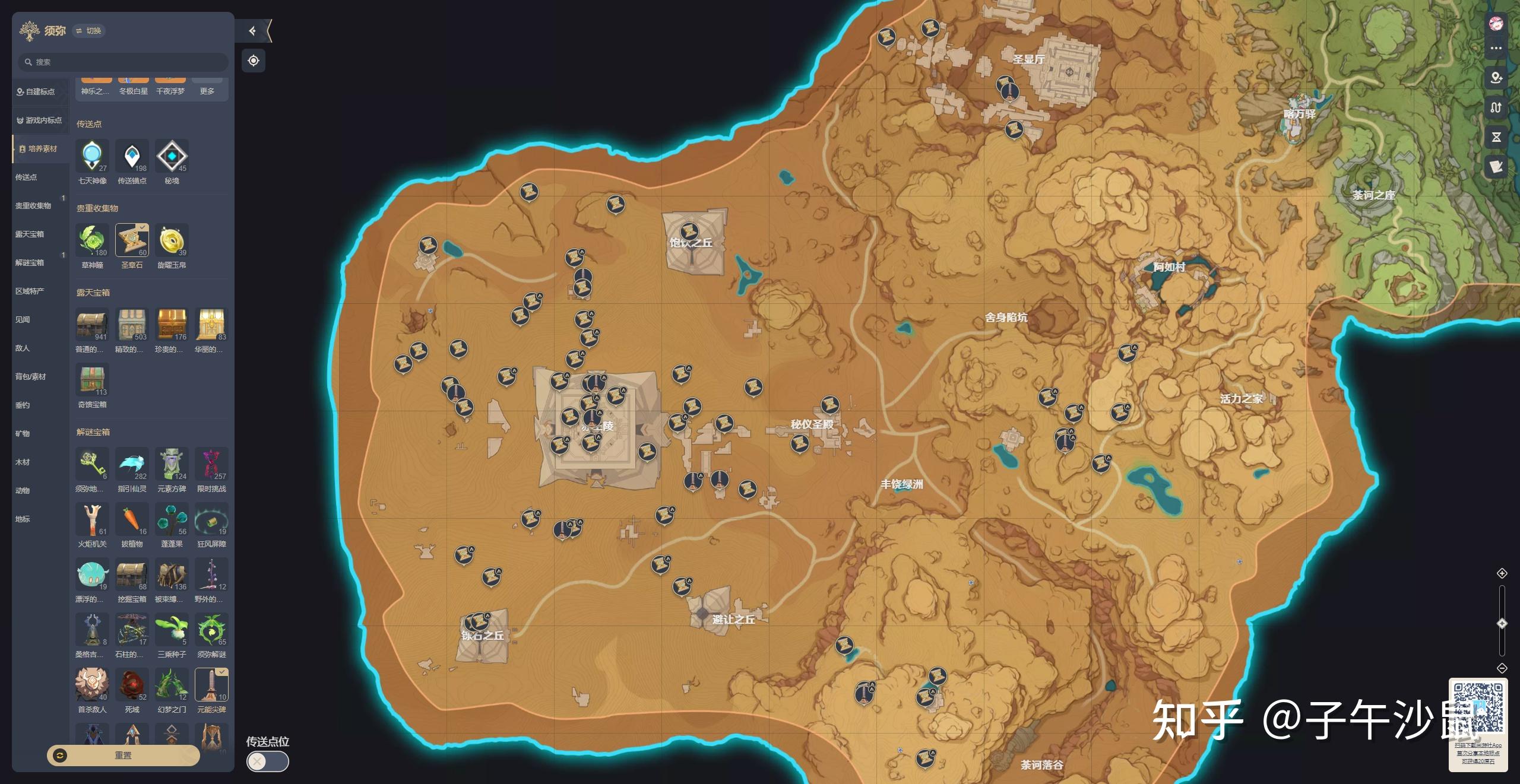Click the search box in the sidebar
Image resolution: width=1520 pixels, height=784 pixels.
click(x=123, y=62)
